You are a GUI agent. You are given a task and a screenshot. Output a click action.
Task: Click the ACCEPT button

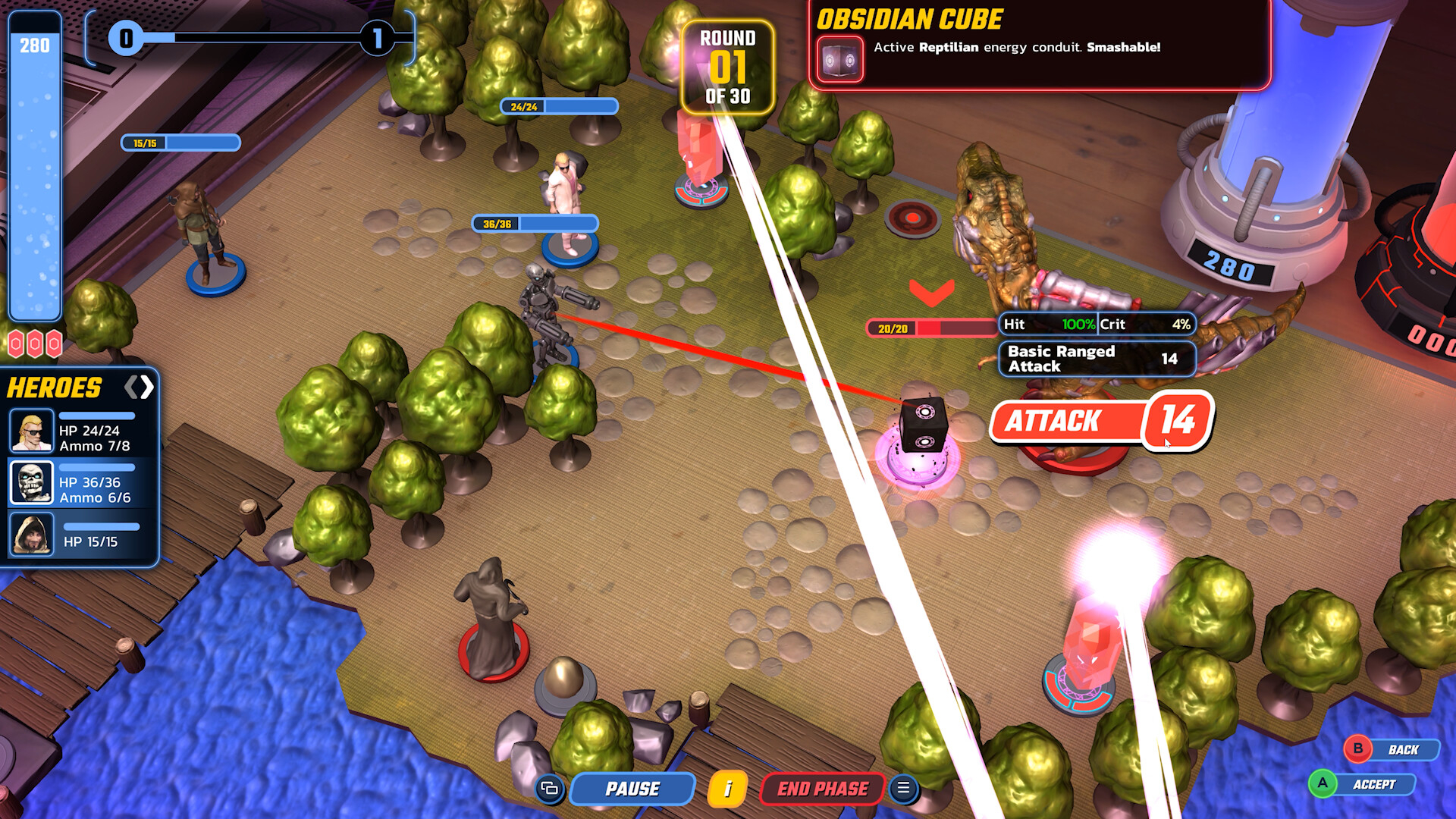(1363, 784)
